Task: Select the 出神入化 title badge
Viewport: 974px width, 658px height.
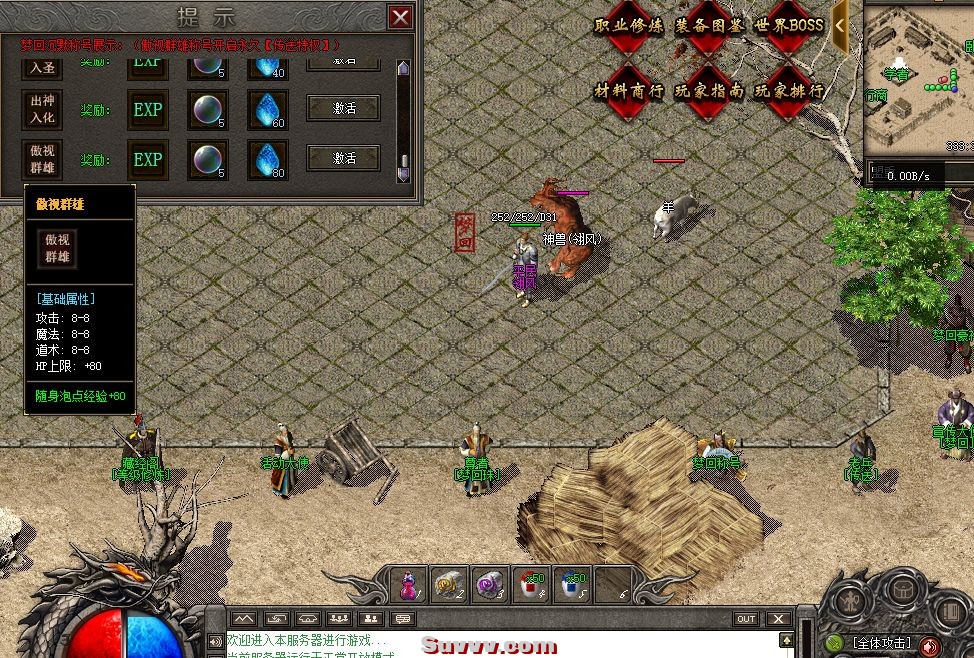Action: [42, 109]
